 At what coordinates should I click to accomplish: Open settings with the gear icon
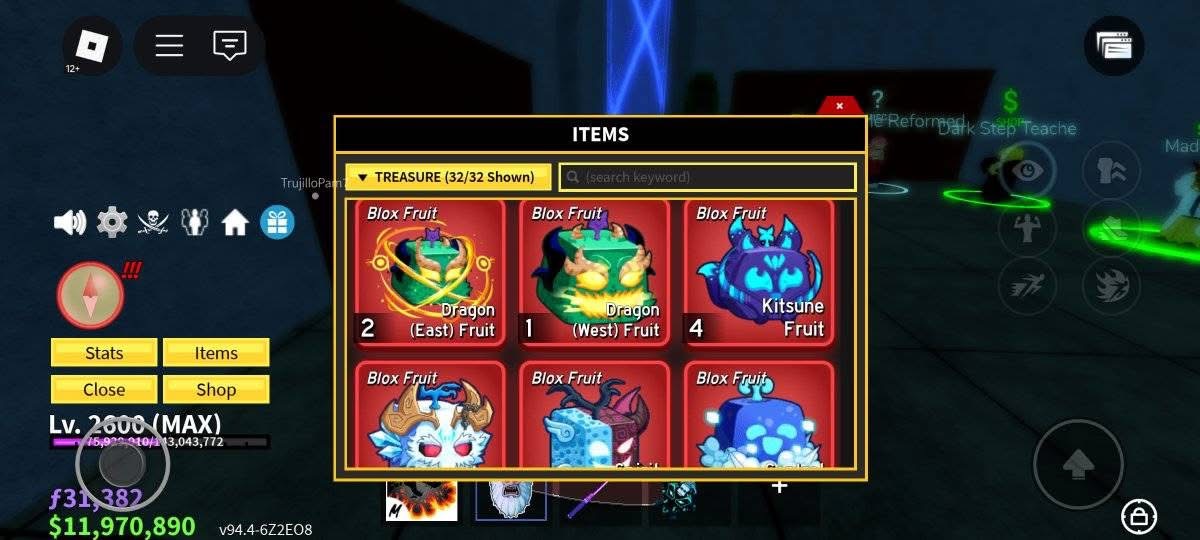(x=111, y=222)
